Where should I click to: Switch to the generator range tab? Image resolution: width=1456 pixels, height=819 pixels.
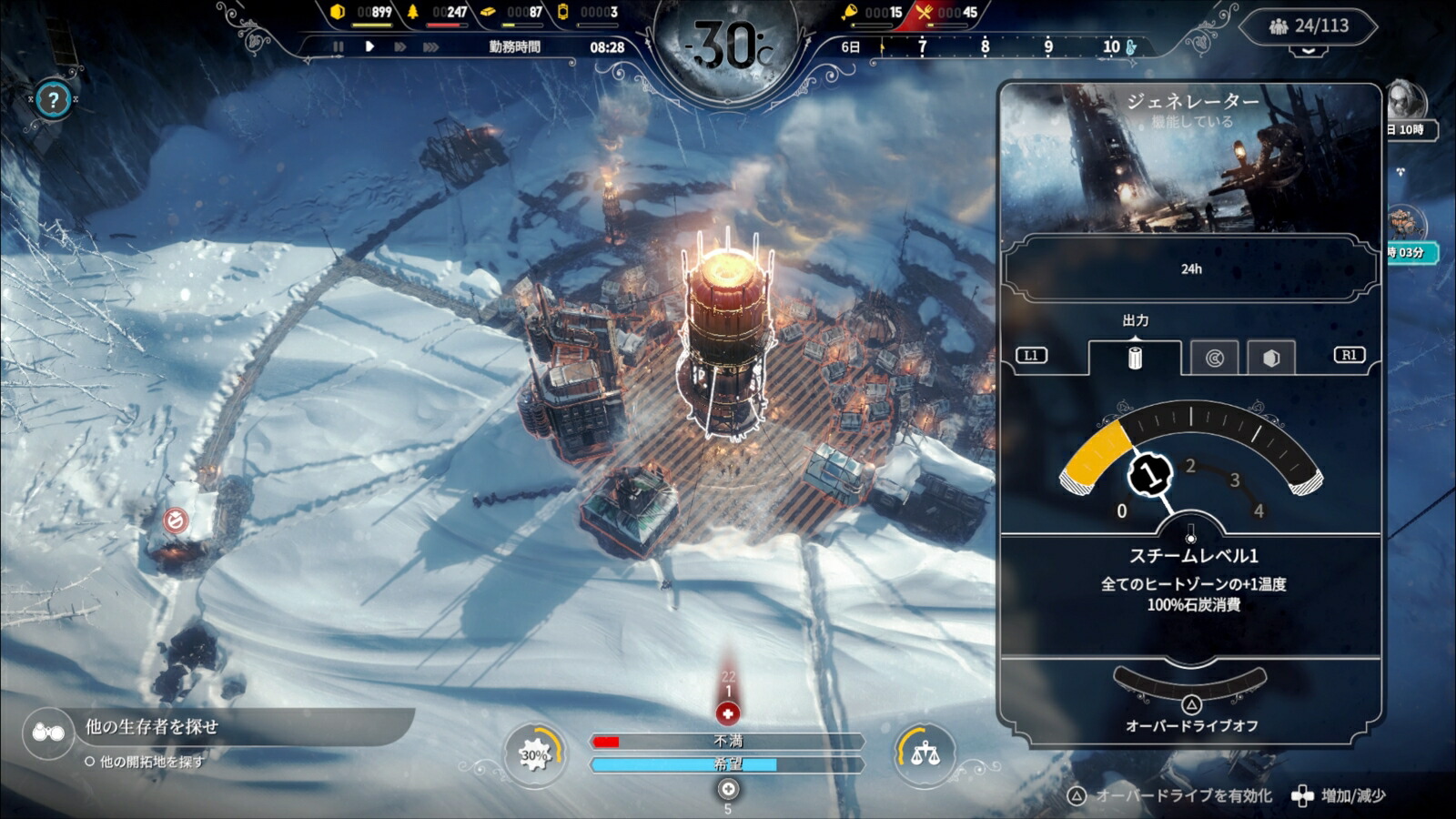[1215, 357]
